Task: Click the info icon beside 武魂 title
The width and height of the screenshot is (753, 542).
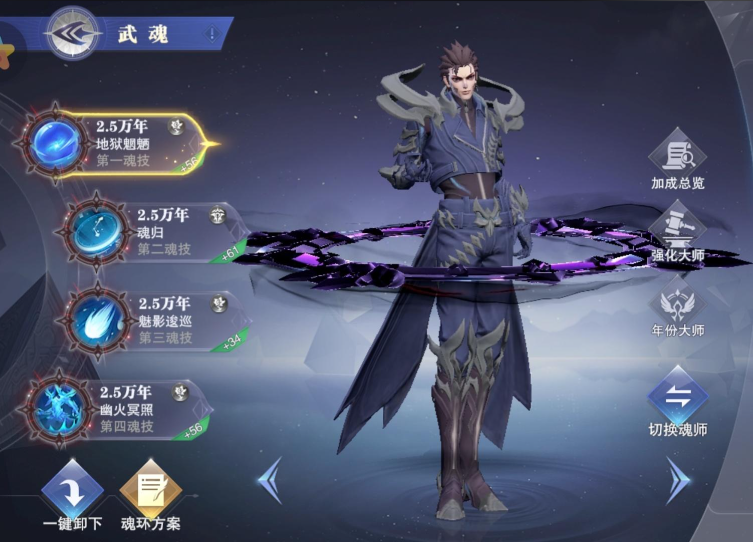Action: 211,33
